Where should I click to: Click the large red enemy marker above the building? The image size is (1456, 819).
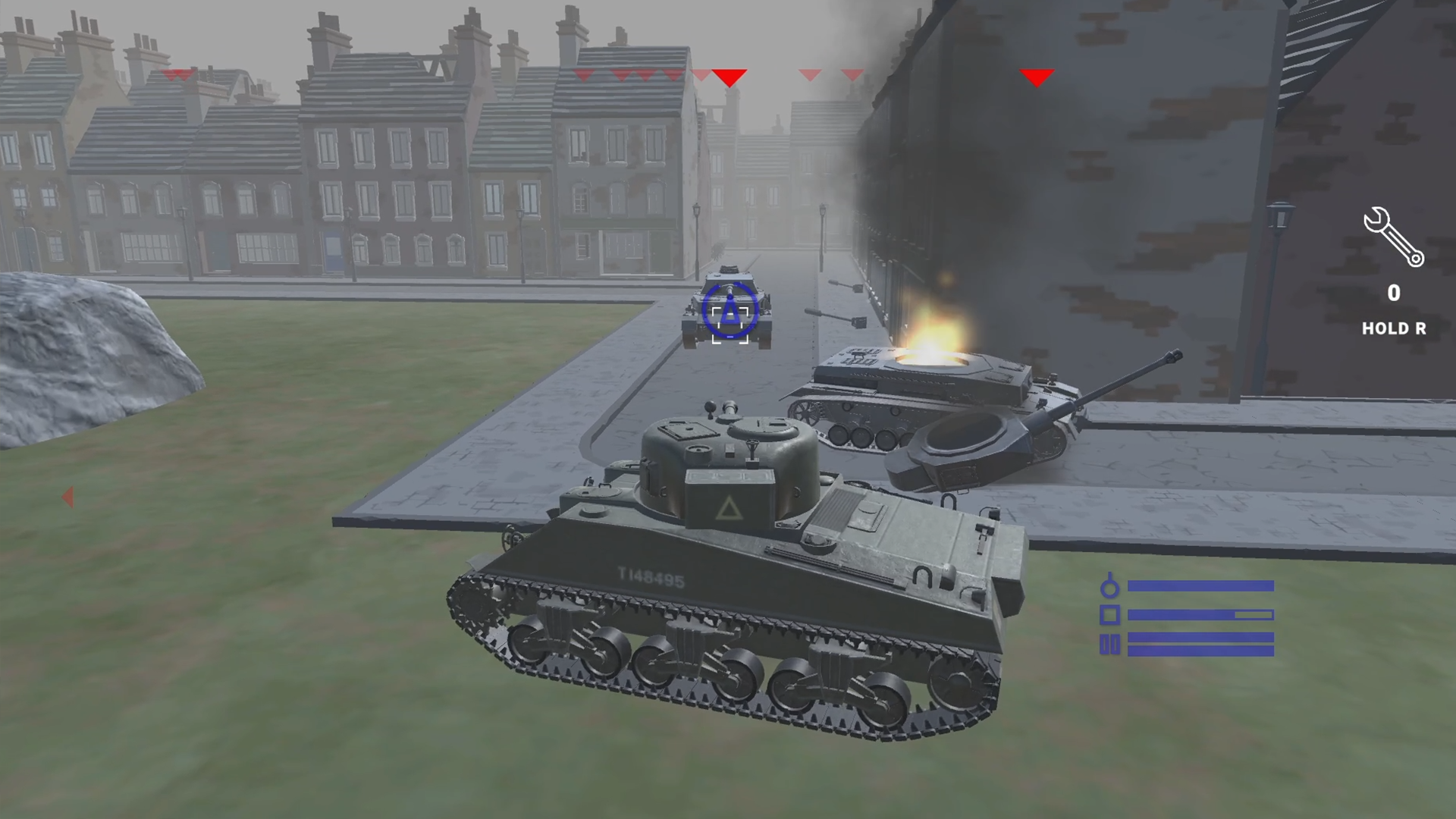(1037, 77)
